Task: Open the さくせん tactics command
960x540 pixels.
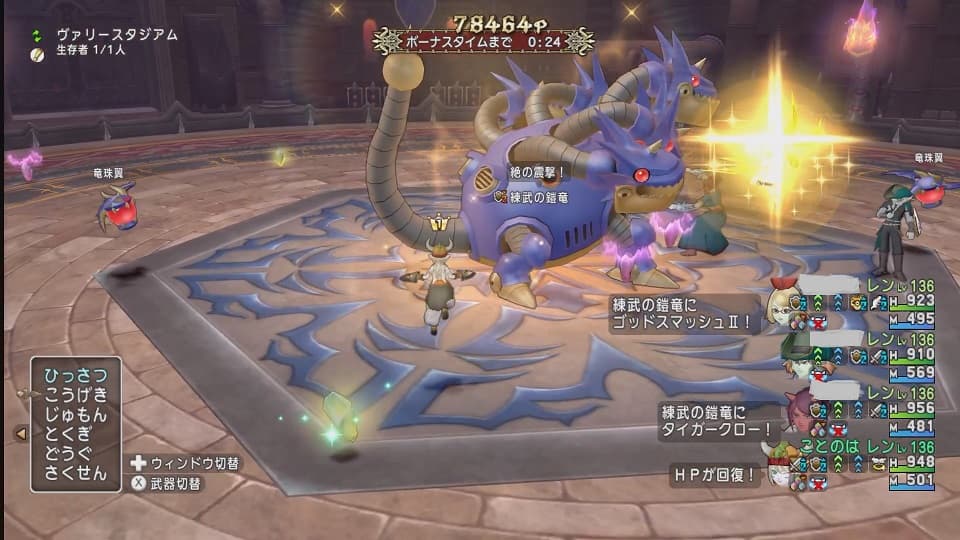Action: [75, 473]
